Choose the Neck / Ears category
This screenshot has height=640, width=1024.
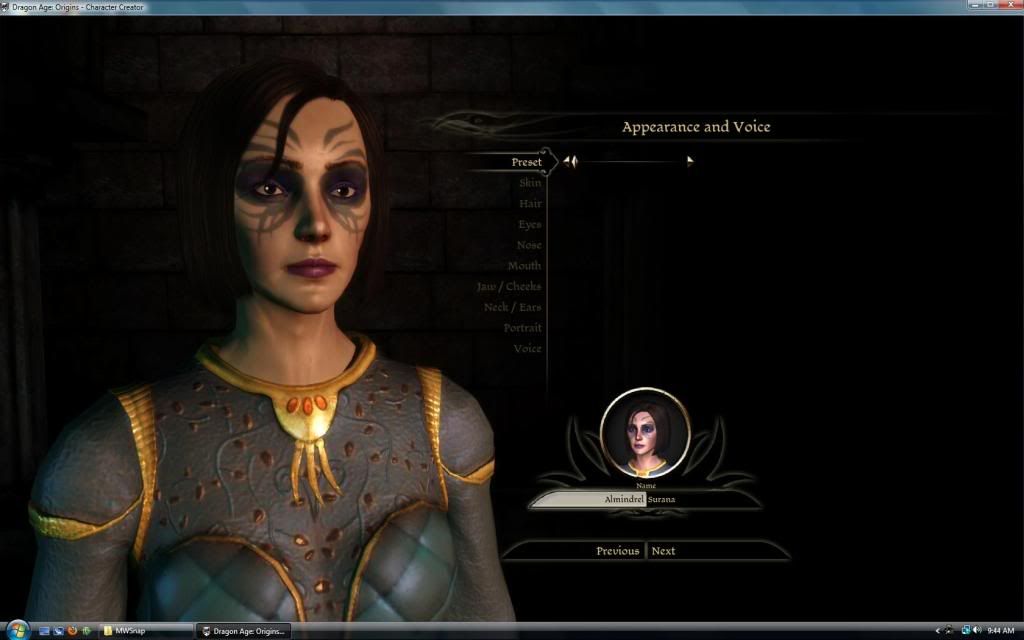point(512,307)
